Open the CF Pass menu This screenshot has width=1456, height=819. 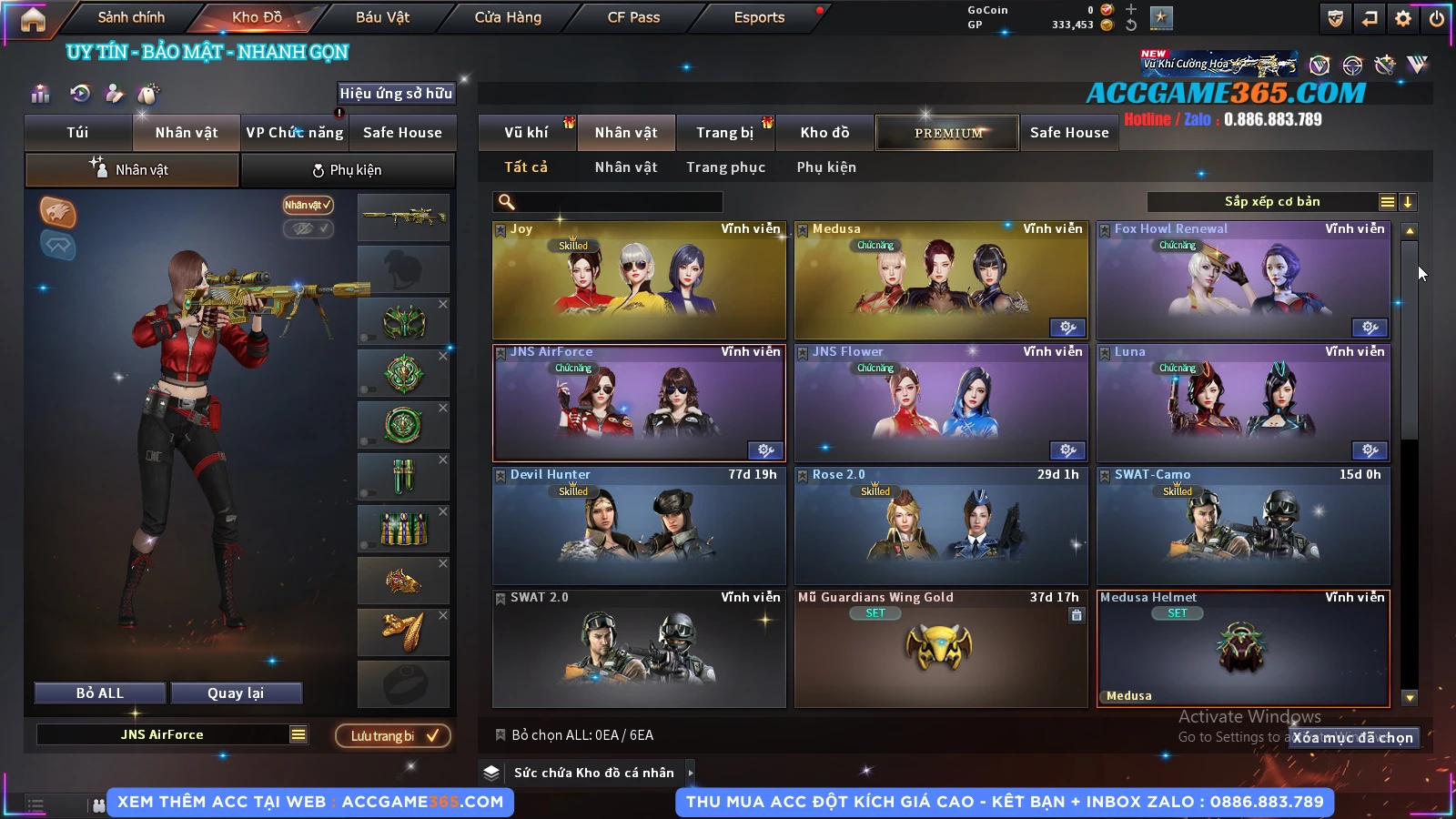(633, 17)
